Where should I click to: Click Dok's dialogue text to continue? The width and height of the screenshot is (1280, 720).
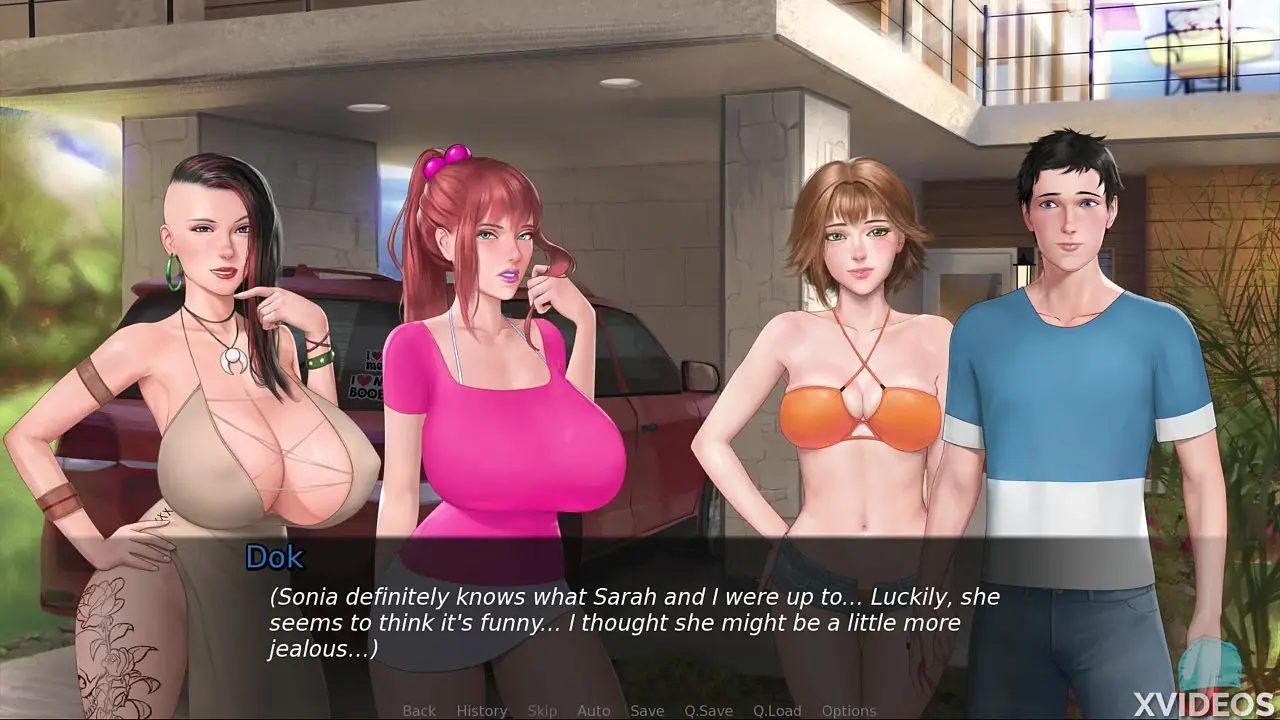(634, 623)
